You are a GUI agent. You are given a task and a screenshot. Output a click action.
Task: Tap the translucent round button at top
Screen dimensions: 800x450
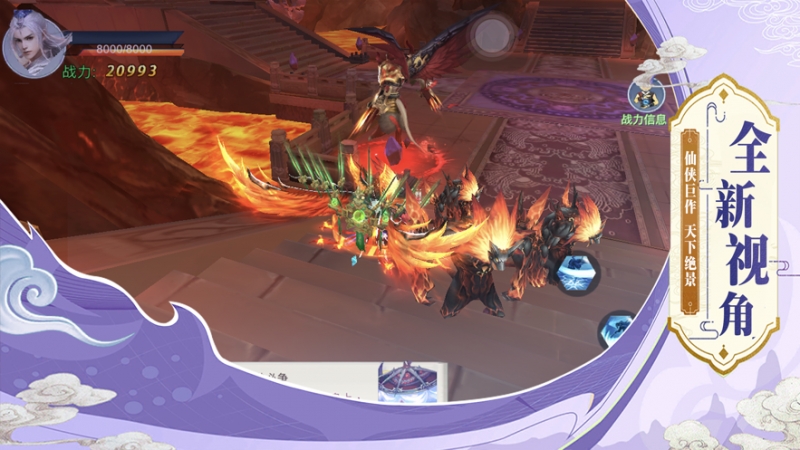[x=491, y=36]
